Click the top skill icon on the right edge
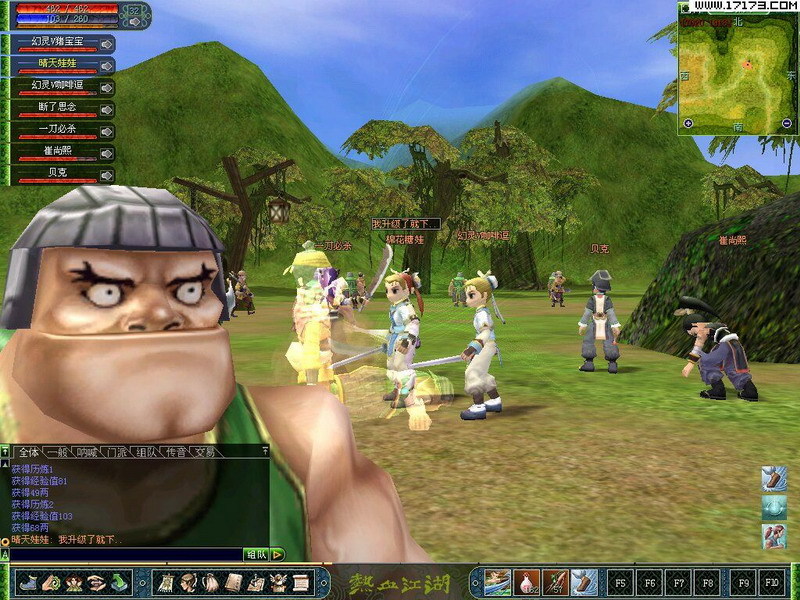The image size is (800, 600). pos(773,478)
